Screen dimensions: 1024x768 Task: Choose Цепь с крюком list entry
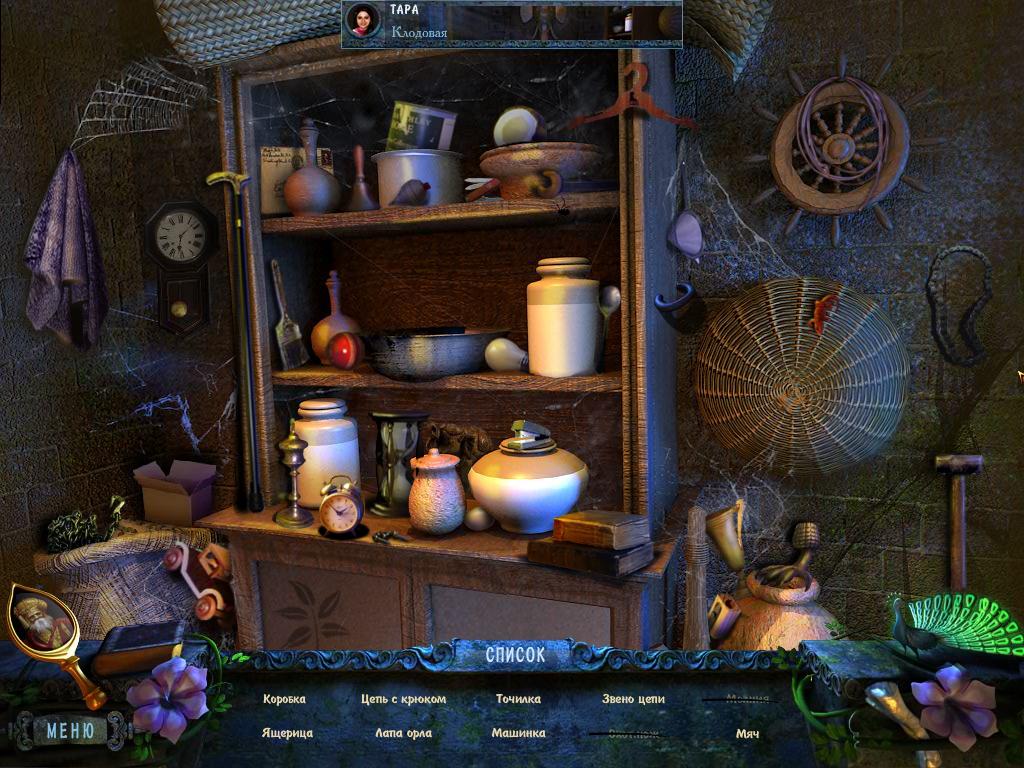[x=403, y=699]
